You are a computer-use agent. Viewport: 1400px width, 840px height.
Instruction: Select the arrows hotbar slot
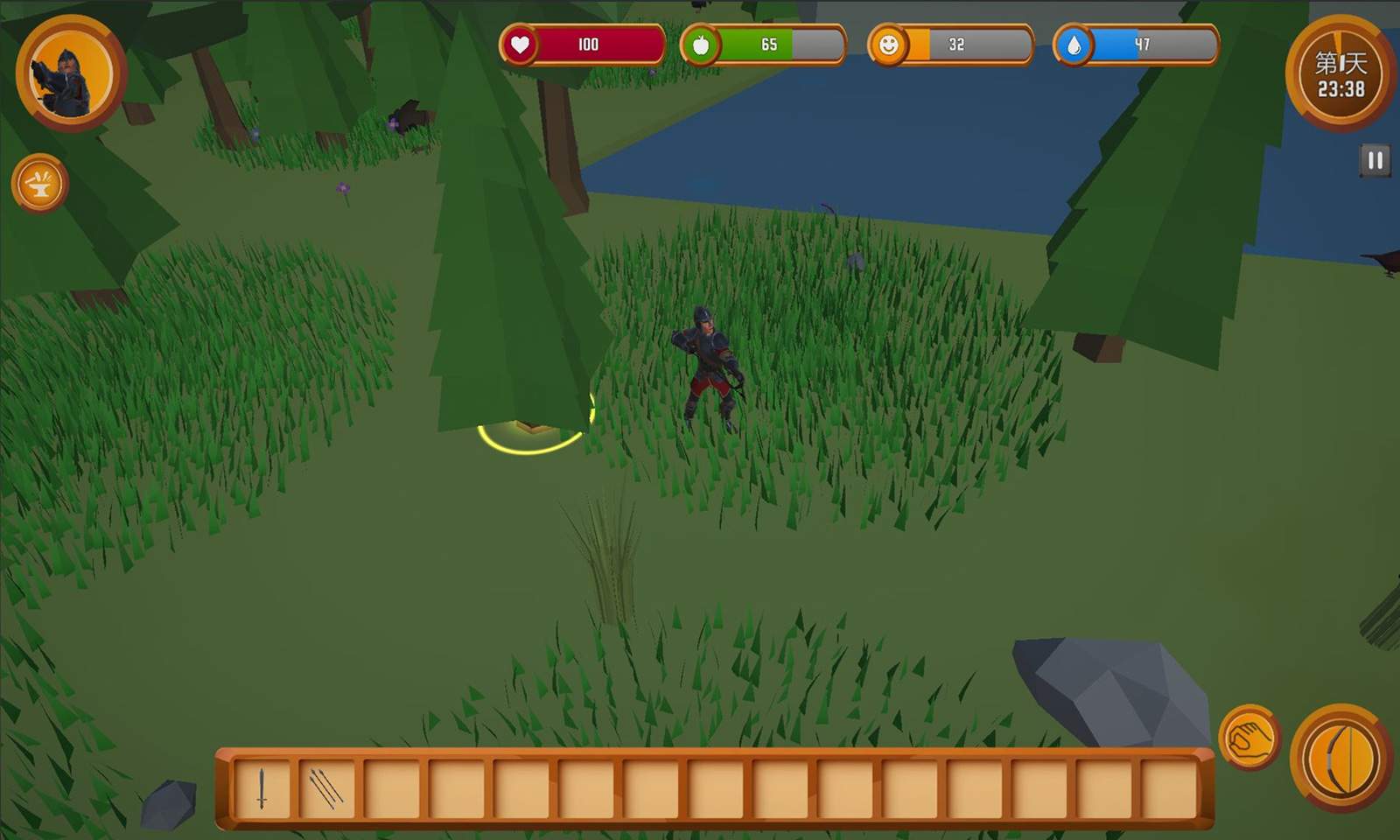pyautogui.click(x=326, y=788)
